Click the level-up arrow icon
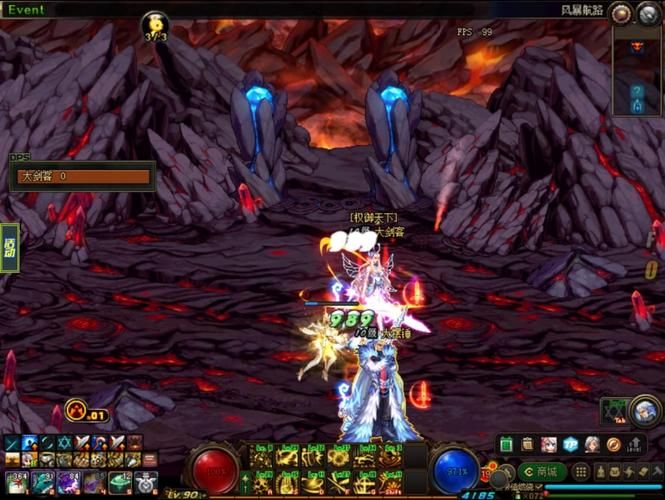This screenshot has height=500, width=665. pyautogui.click(x=634, y=444)
